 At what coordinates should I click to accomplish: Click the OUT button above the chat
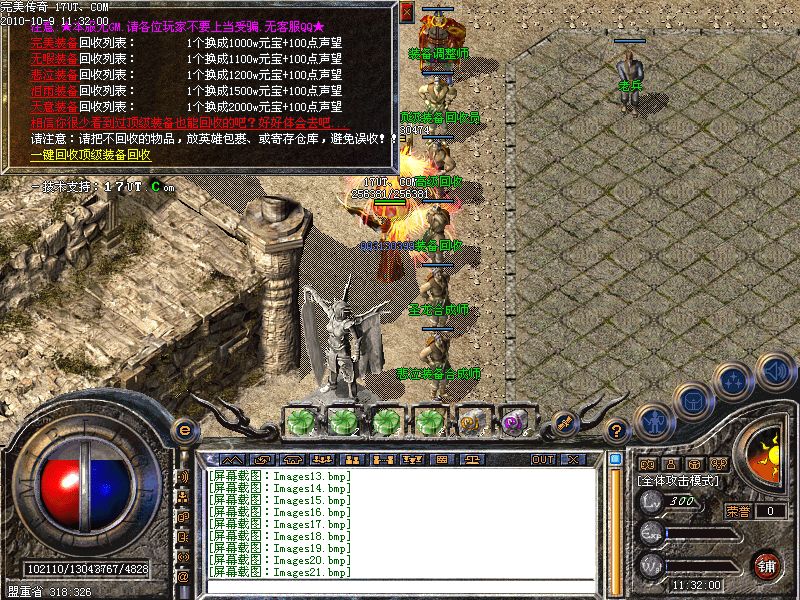543,459
